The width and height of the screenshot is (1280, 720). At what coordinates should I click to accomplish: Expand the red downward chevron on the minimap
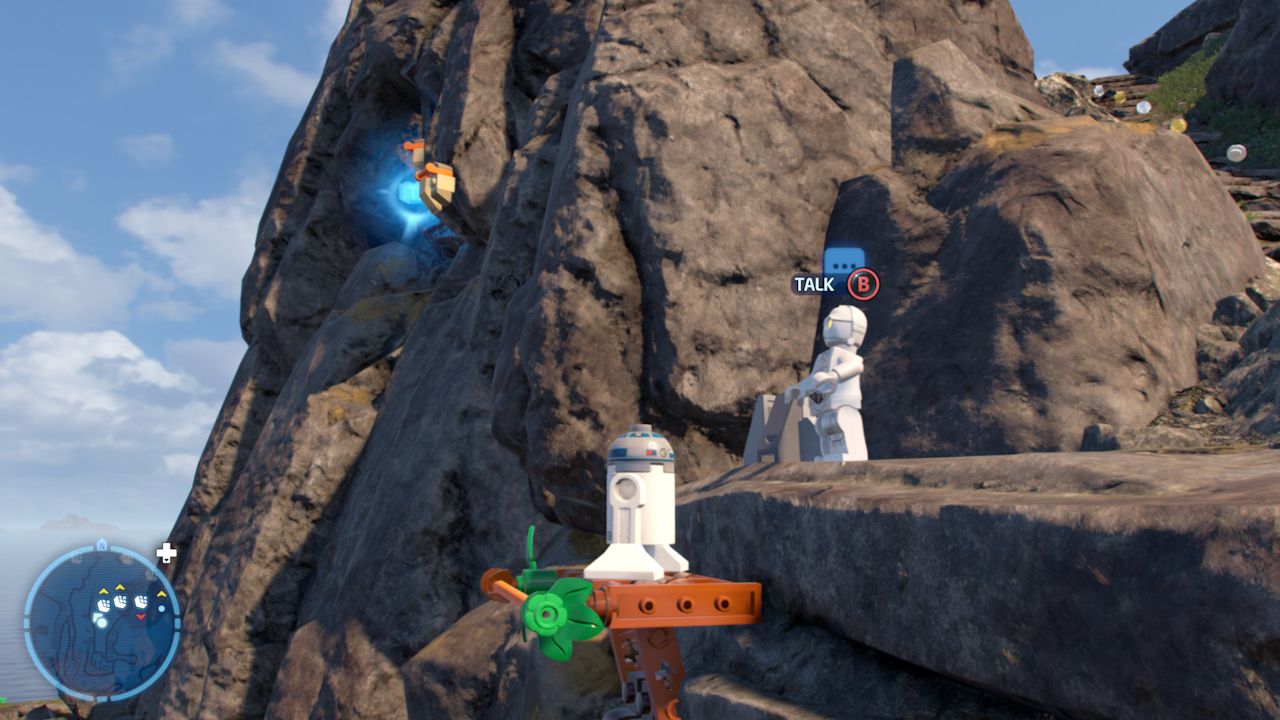click(x=141, y=617)
